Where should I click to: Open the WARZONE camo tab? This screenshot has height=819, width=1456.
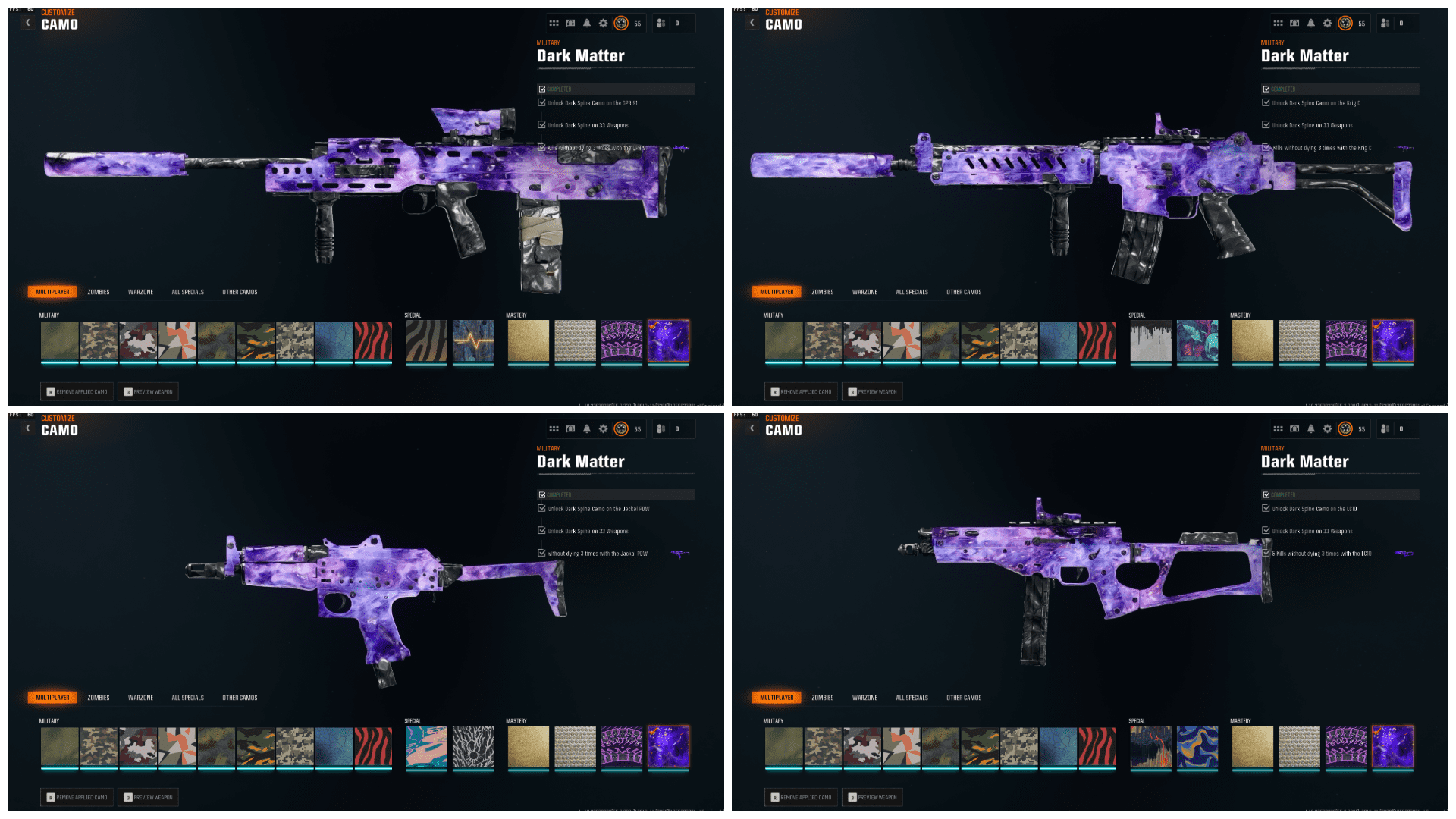point(141,291)
